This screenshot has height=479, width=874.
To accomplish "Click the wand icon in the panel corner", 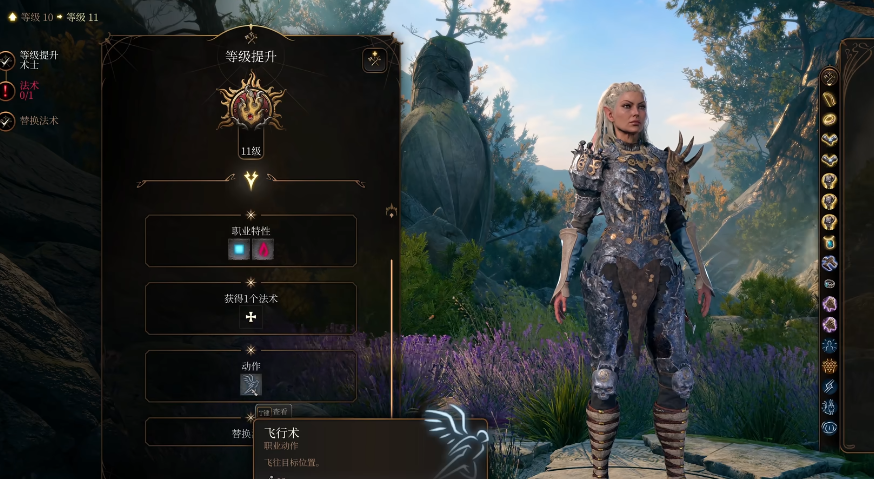I will point(375,60).
